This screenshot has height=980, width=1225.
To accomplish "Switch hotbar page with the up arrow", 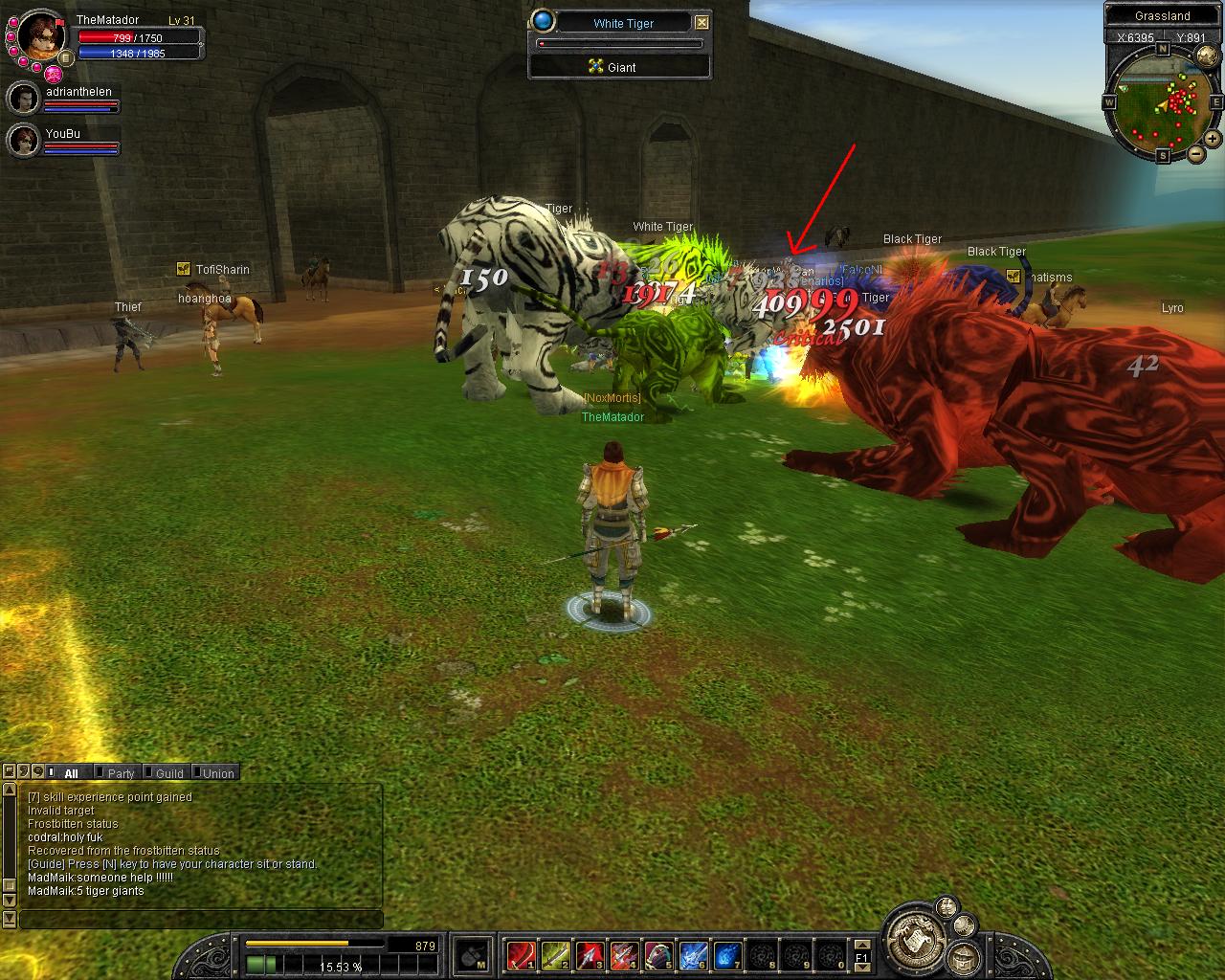I will (x=861, y=945).
